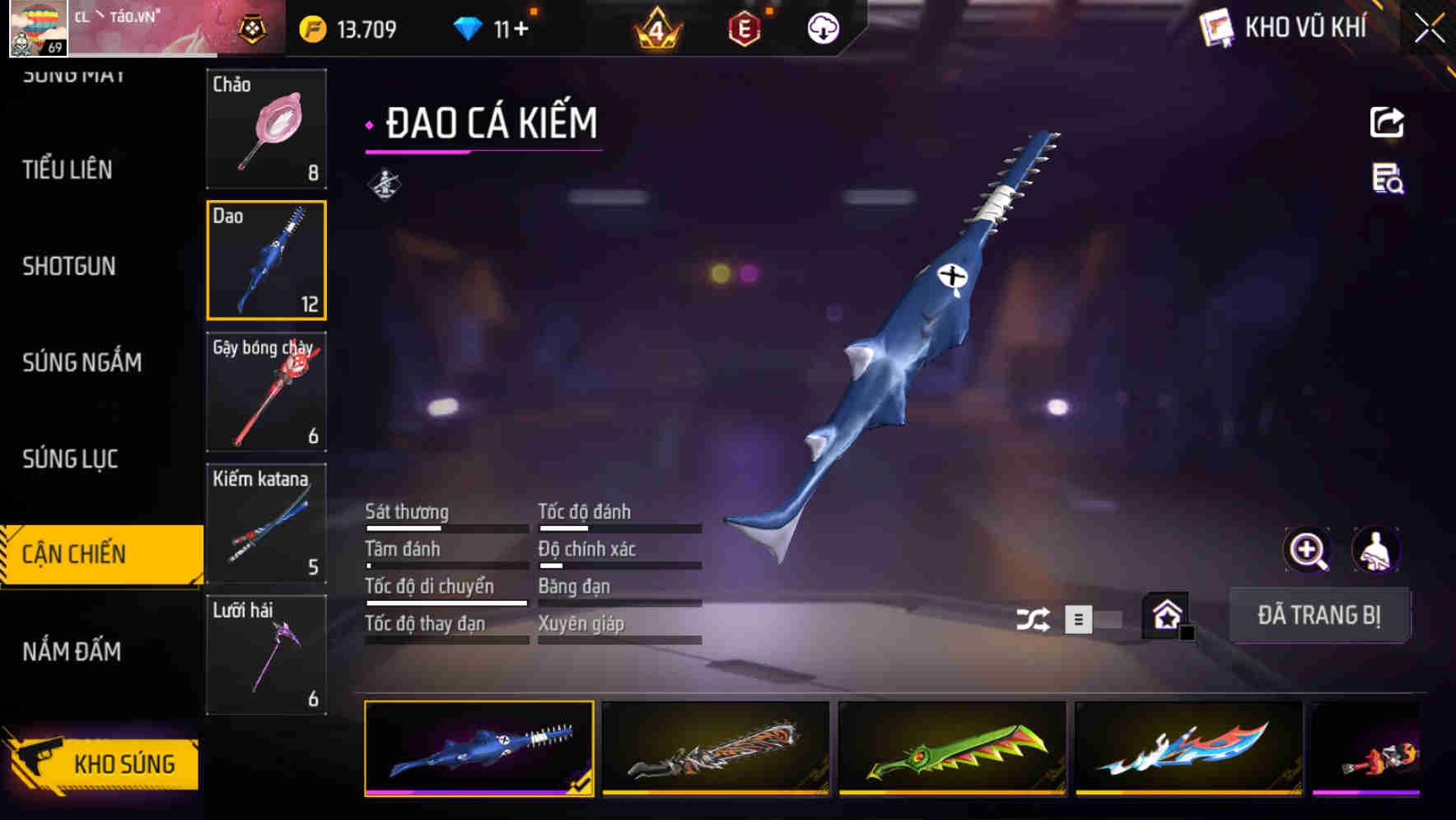
Task: Switch to the Shotgun tab
Action: [x=70, y=266]
